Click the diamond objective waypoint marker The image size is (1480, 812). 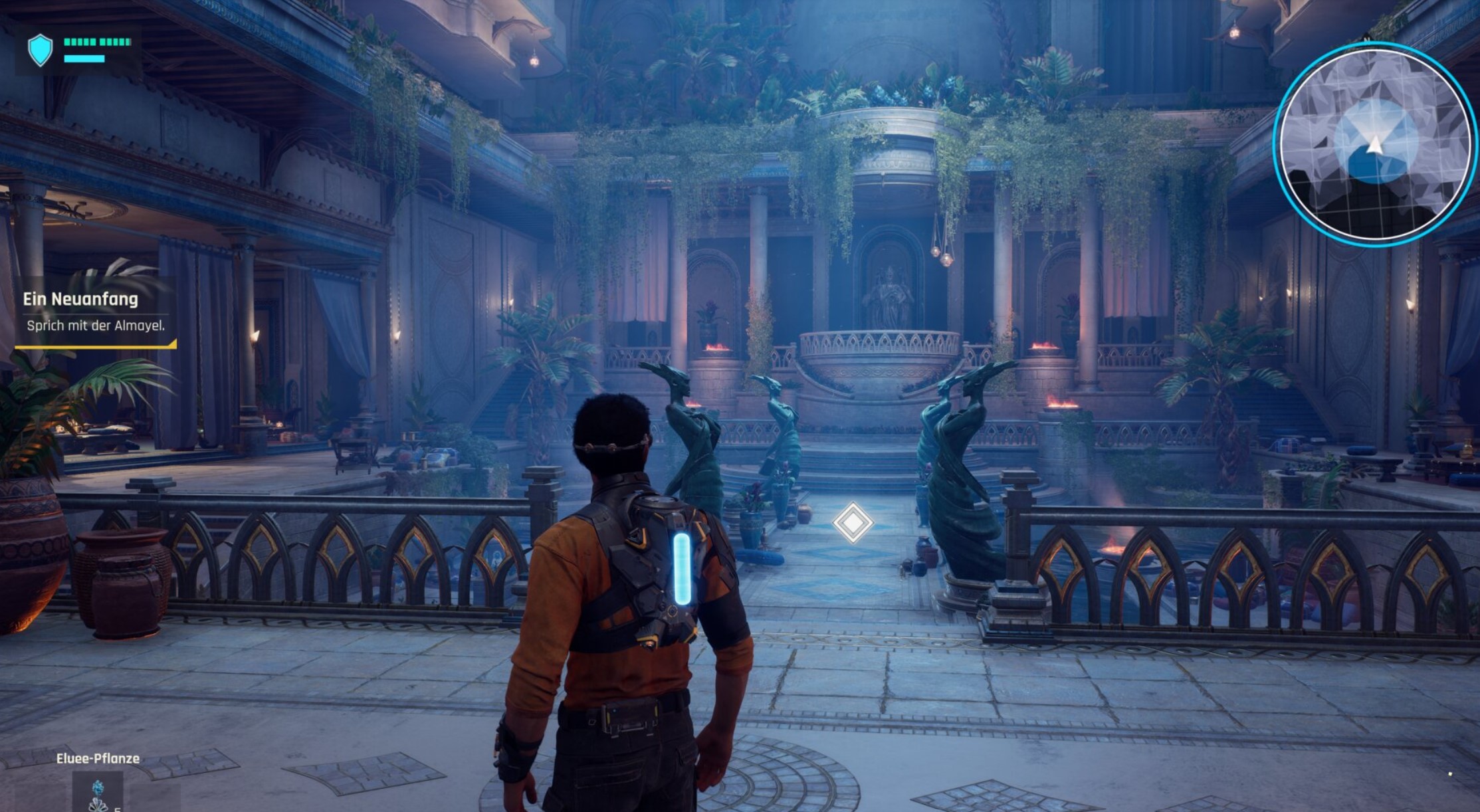pos(853,523)
